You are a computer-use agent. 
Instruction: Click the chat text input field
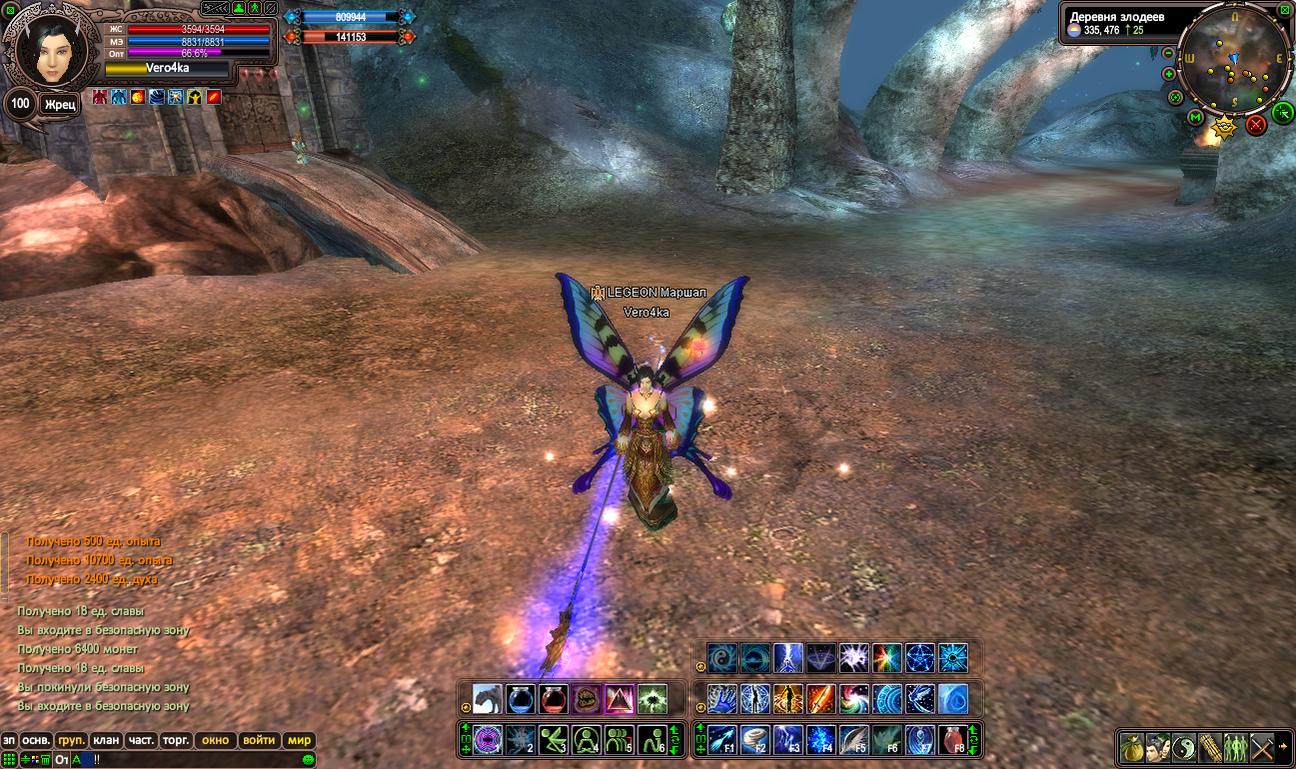(200, 760)
